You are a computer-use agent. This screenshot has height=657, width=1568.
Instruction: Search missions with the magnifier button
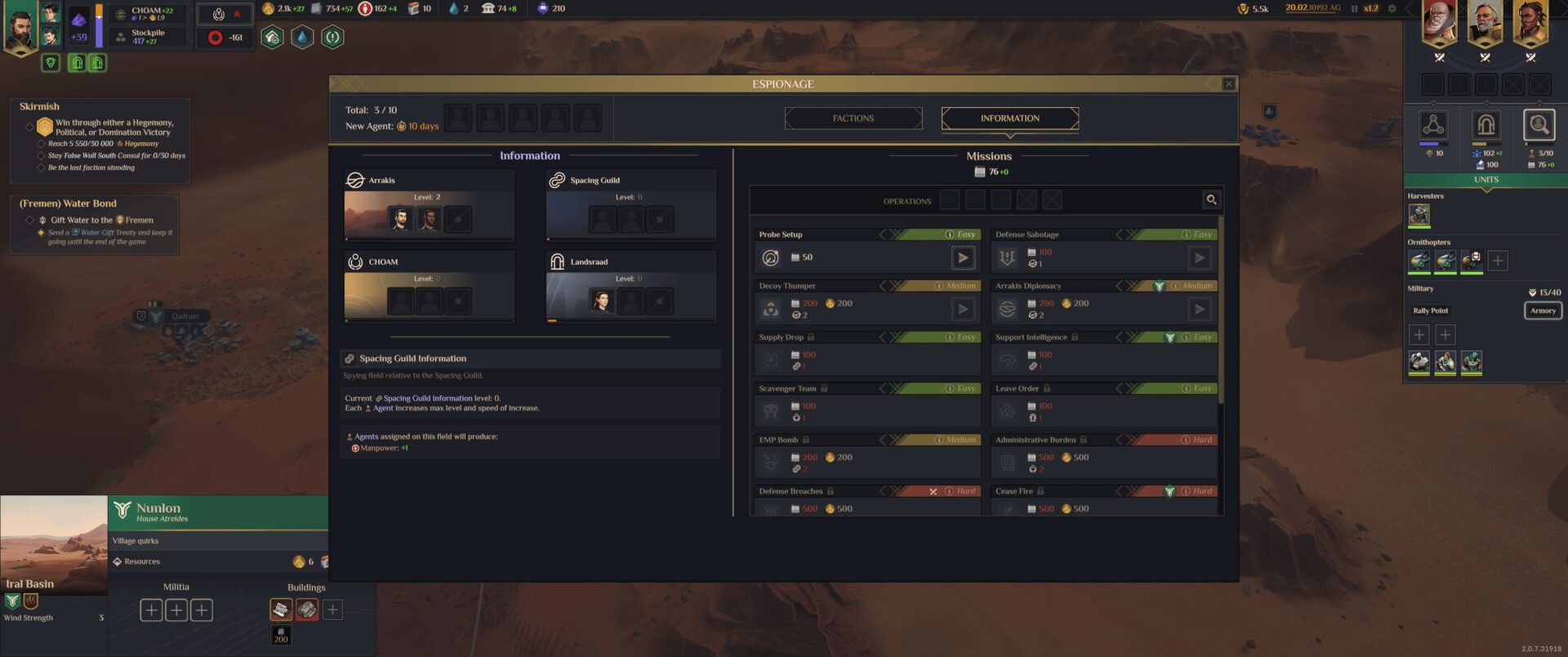coord(1211,199)
